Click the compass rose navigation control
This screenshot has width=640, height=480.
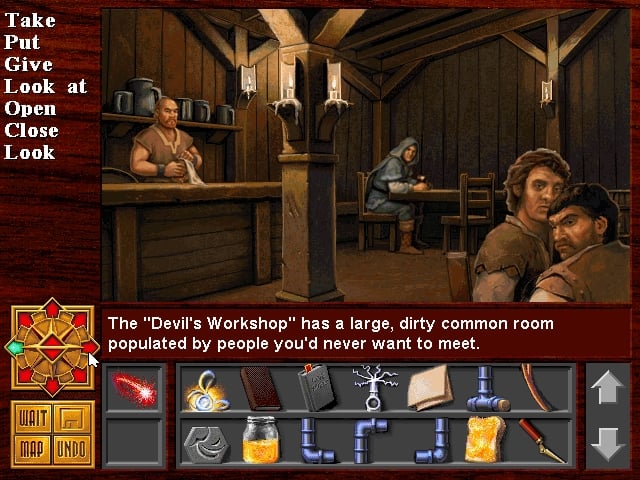coord(52,347)
